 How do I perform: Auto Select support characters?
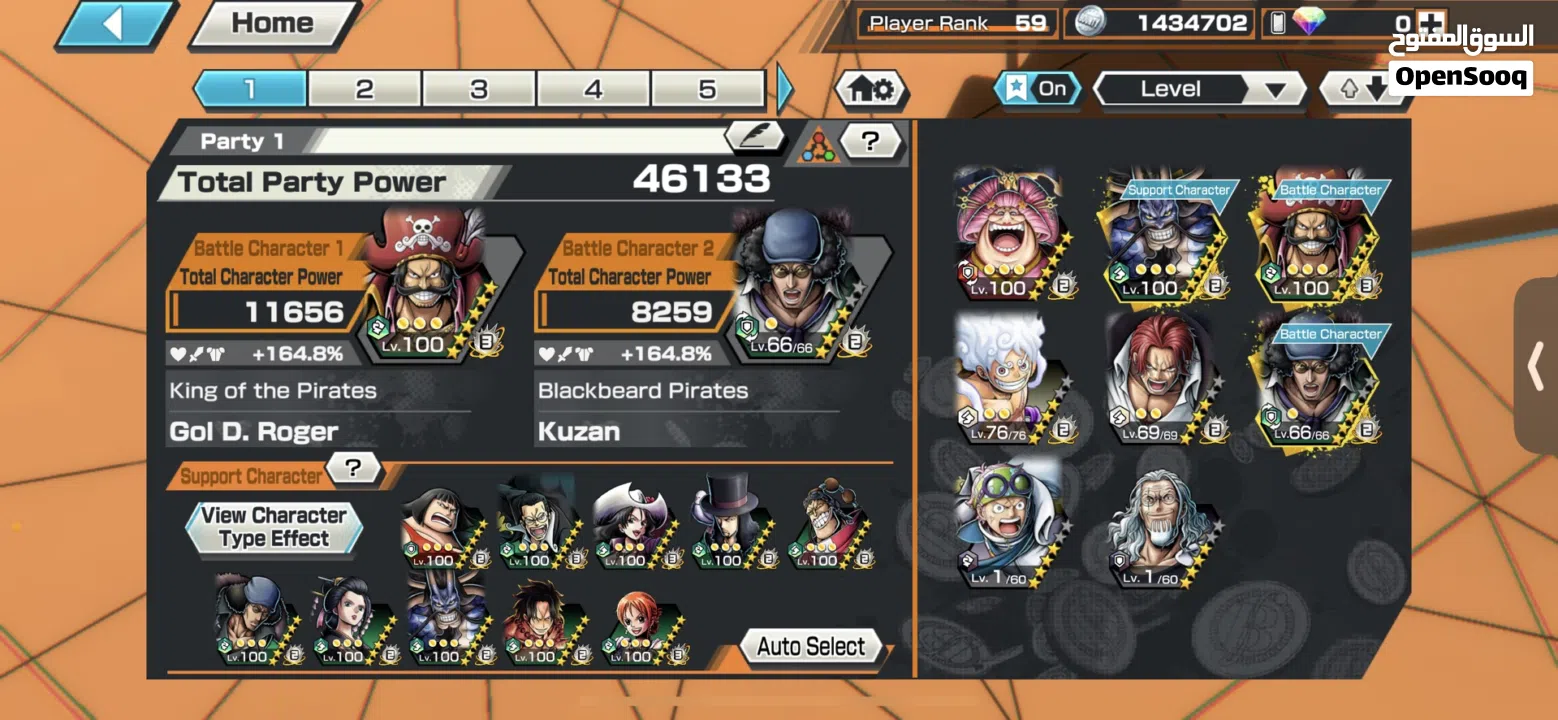click(x=812, y=647)
